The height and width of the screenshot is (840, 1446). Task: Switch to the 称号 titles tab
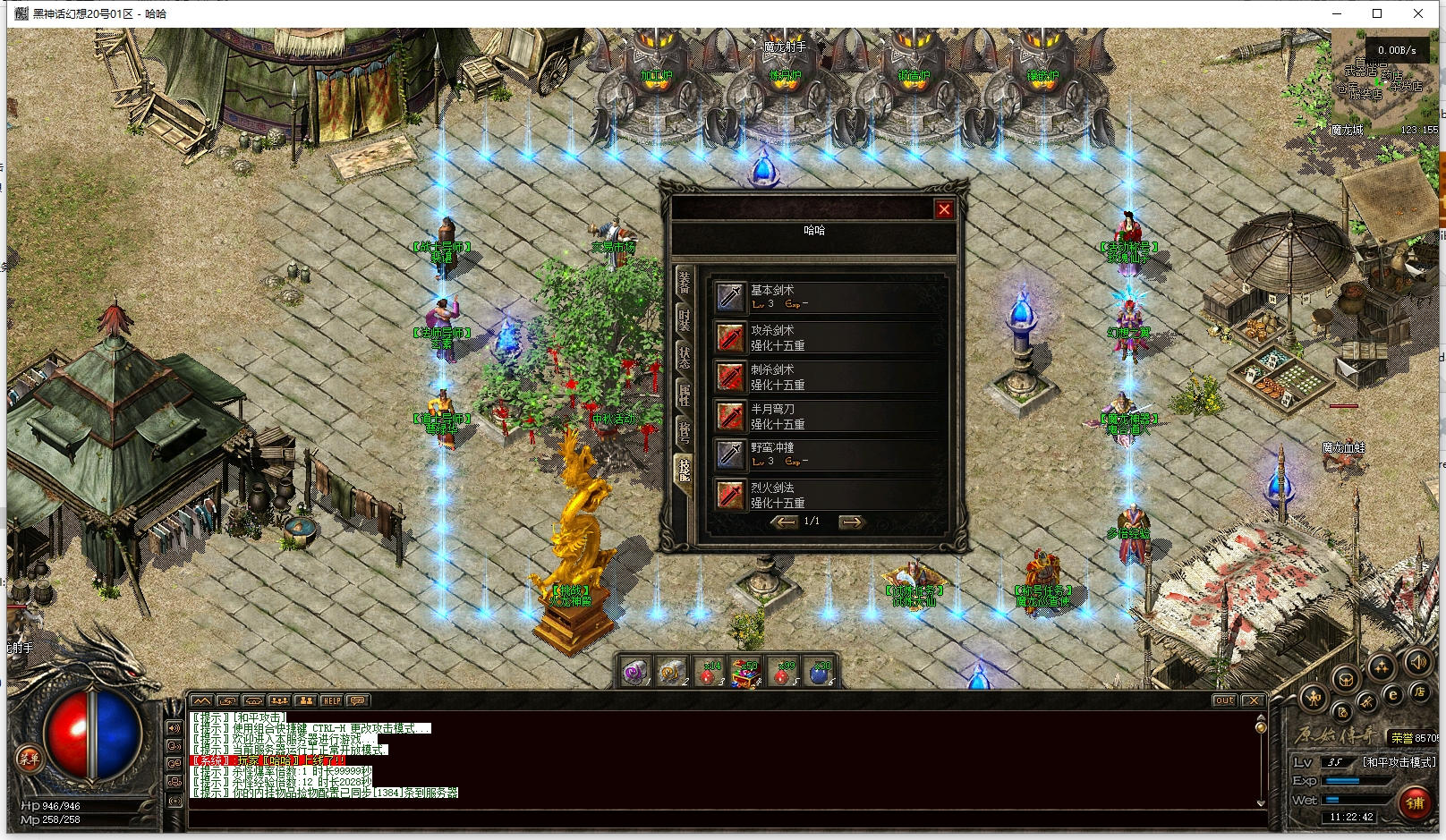684,430
